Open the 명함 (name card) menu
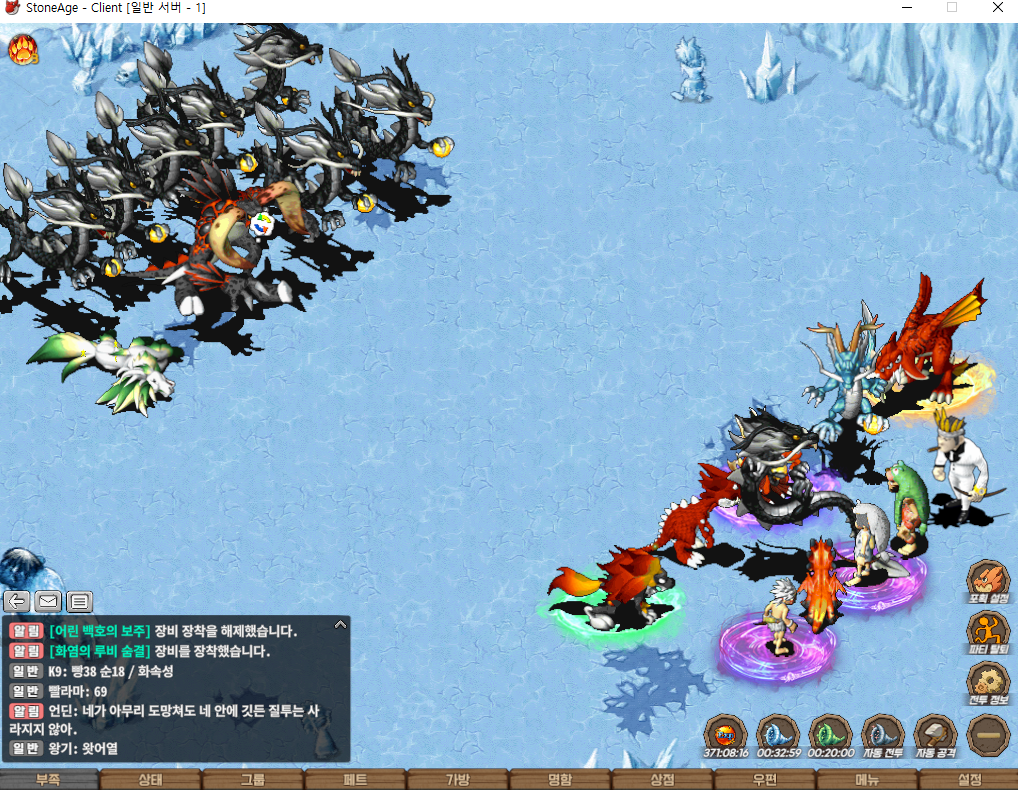 [560, 779]
